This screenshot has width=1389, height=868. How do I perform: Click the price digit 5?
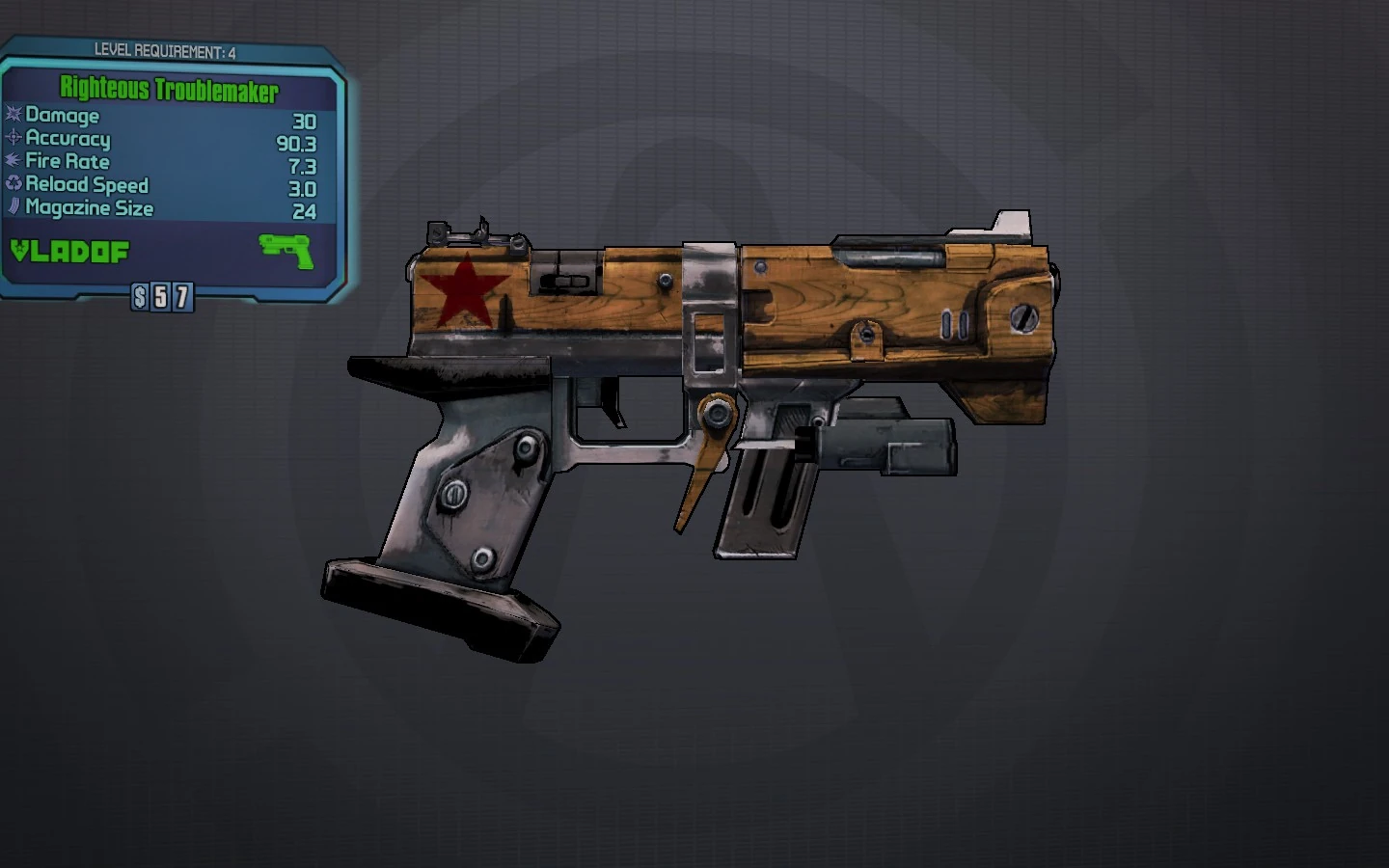tap(162, 294)
